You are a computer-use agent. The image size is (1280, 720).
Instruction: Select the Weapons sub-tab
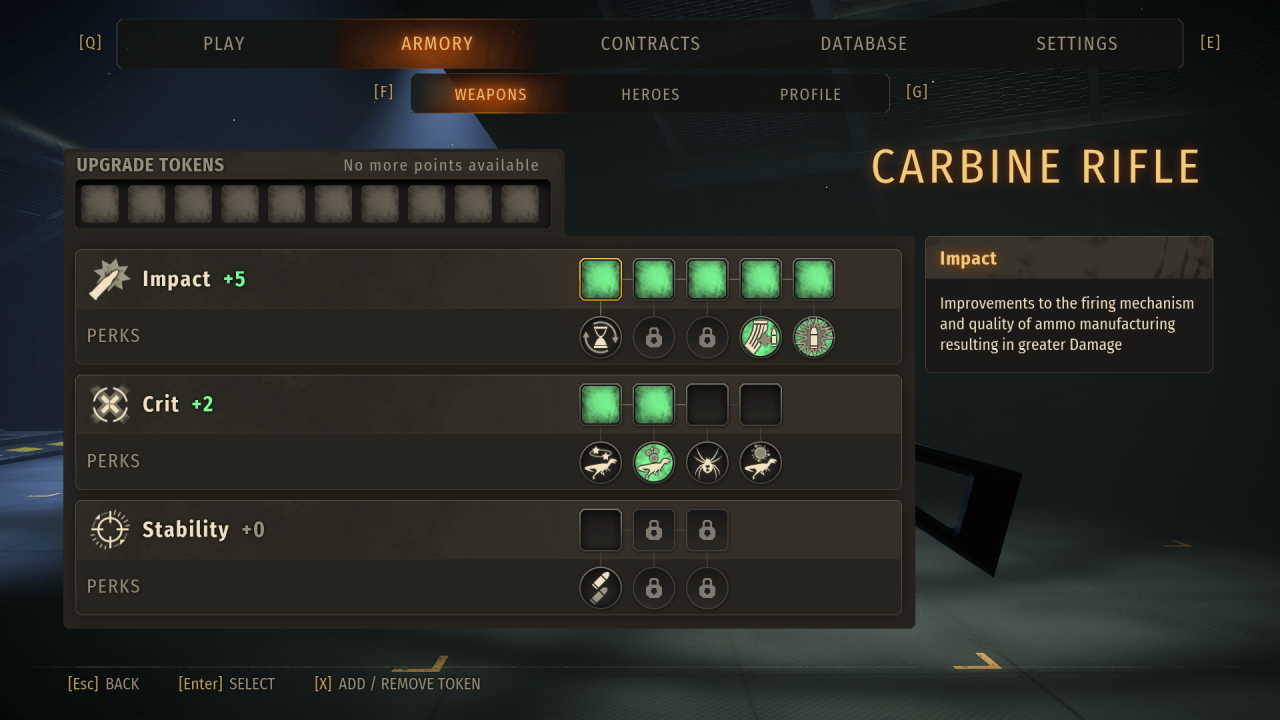pos(490,94)
